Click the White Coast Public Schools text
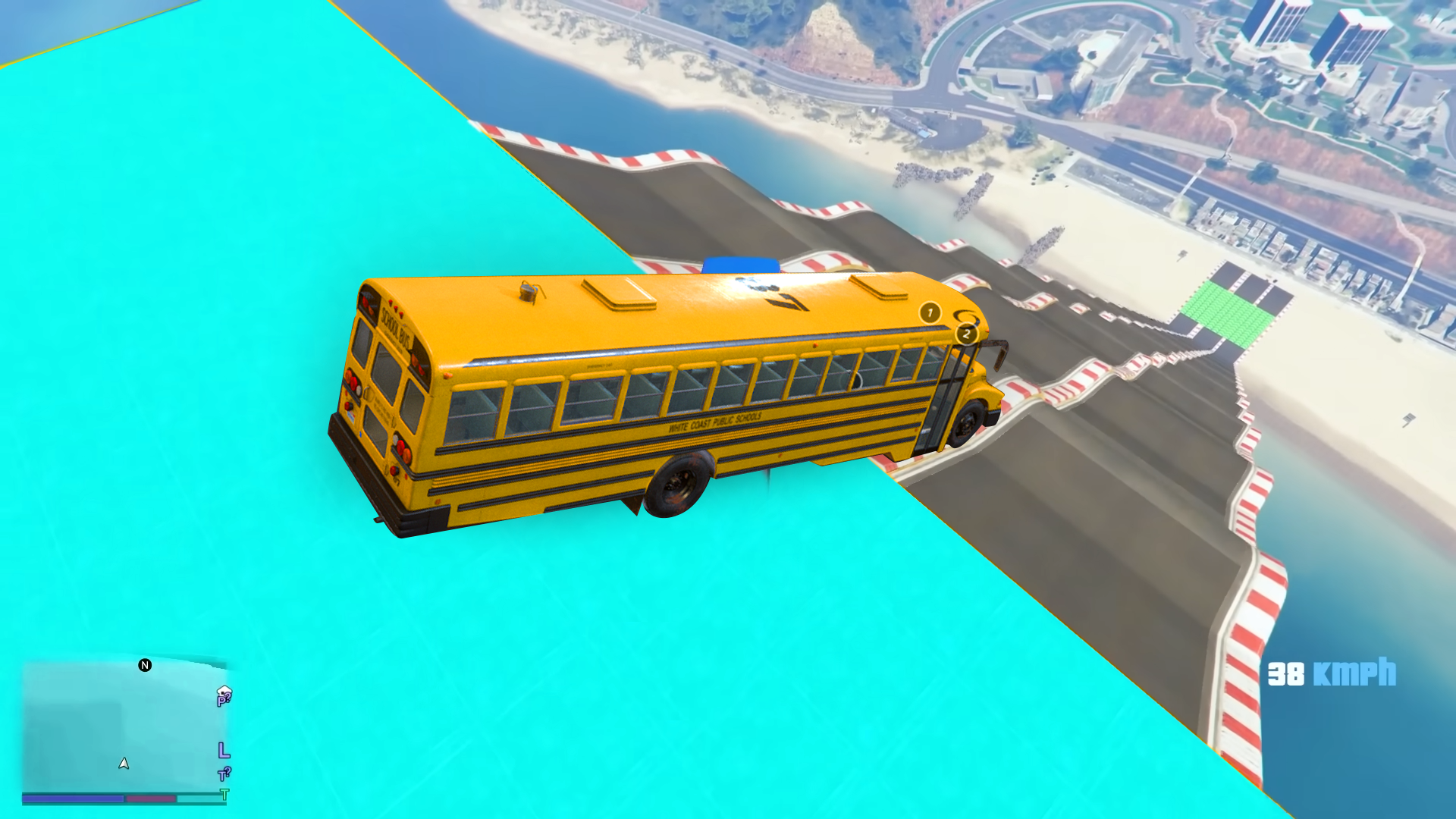The height and width of the screenshot is (819, 1456). (714, 422)
